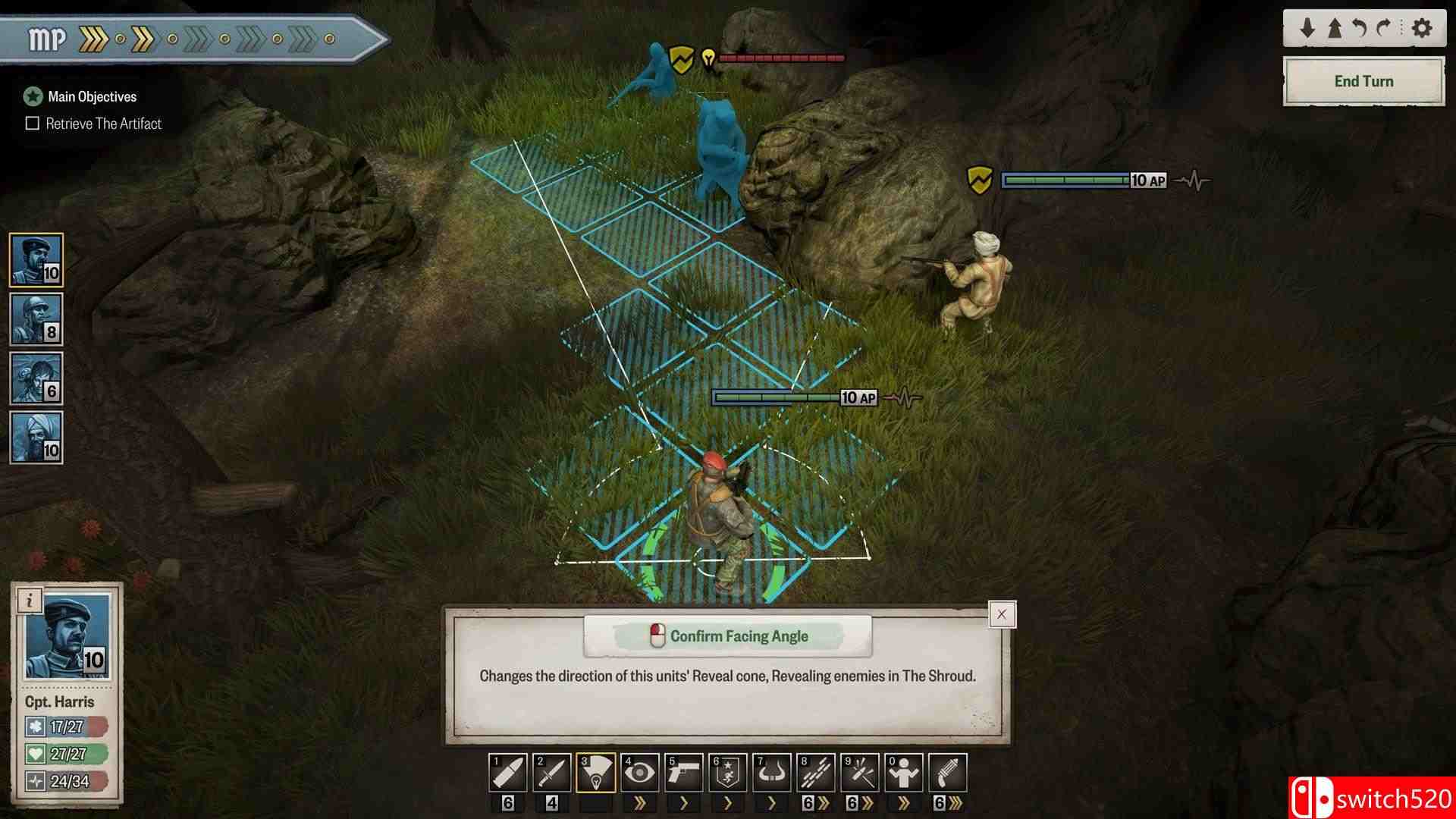Activate the sprint shield ability in slot 6
This screenshot has height=819, width=1456.
(x=729, y=771)
